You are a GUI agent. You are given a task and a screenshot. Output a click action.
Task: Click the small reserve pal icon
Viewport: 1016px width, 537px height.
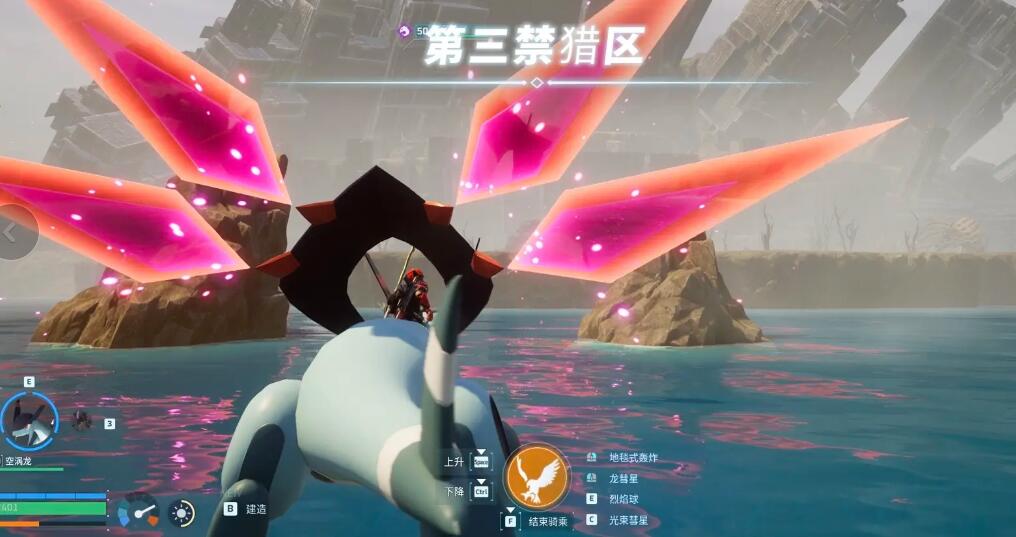point(82,421)
